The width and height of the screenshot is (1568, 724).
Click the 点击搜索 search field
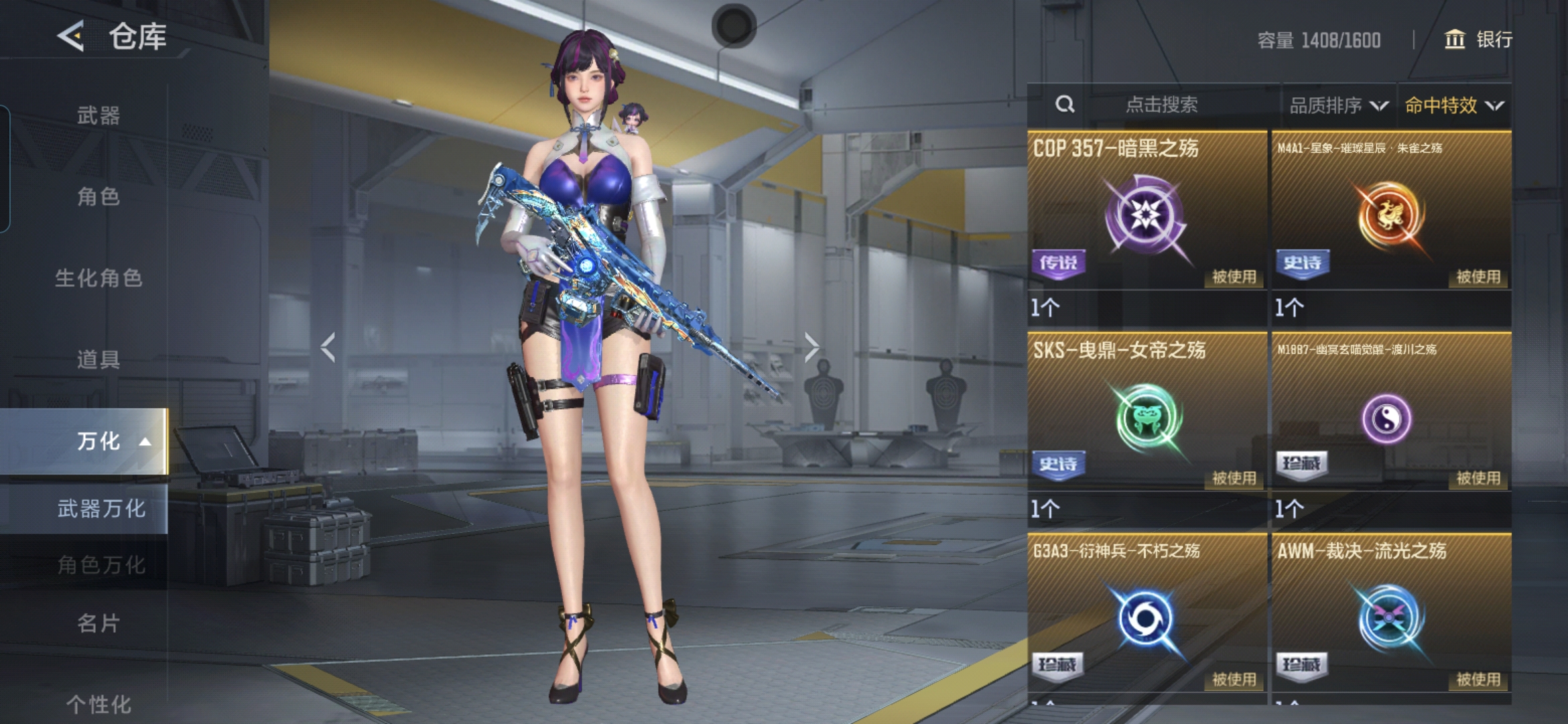click(x=1161, y=105)
